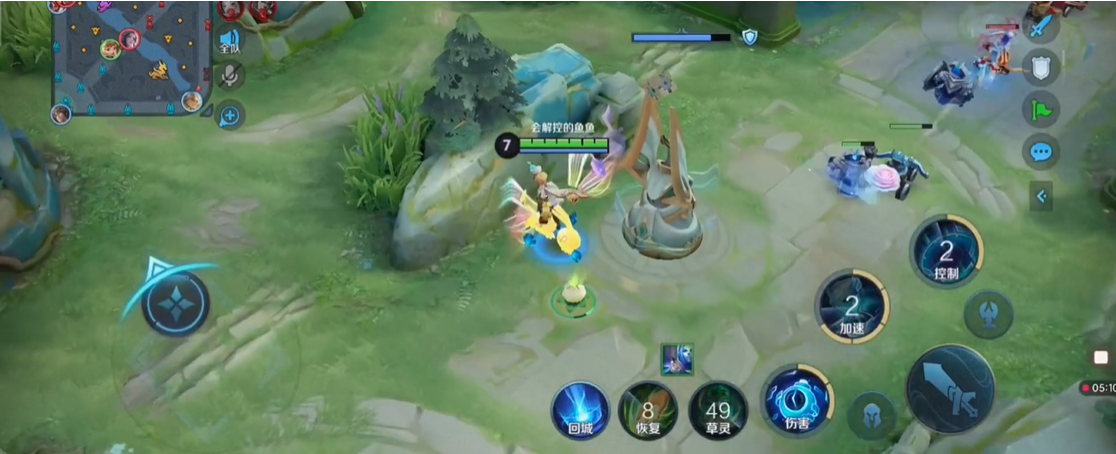Send the green flag gather signal
Screen dimensions: 1116x454
(1041, 109)
